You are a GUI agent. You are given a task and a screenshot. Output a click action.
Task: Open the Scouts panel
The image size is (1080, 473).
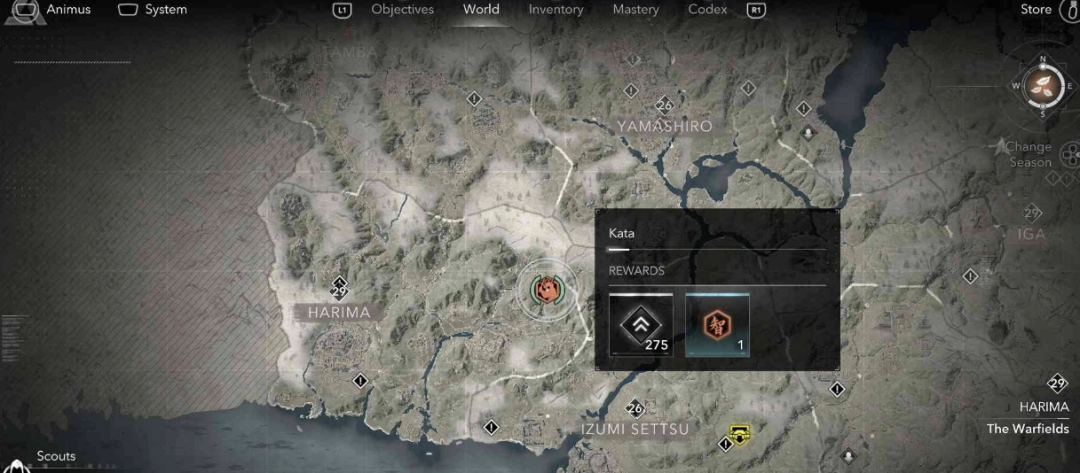(x=56, y=456)
